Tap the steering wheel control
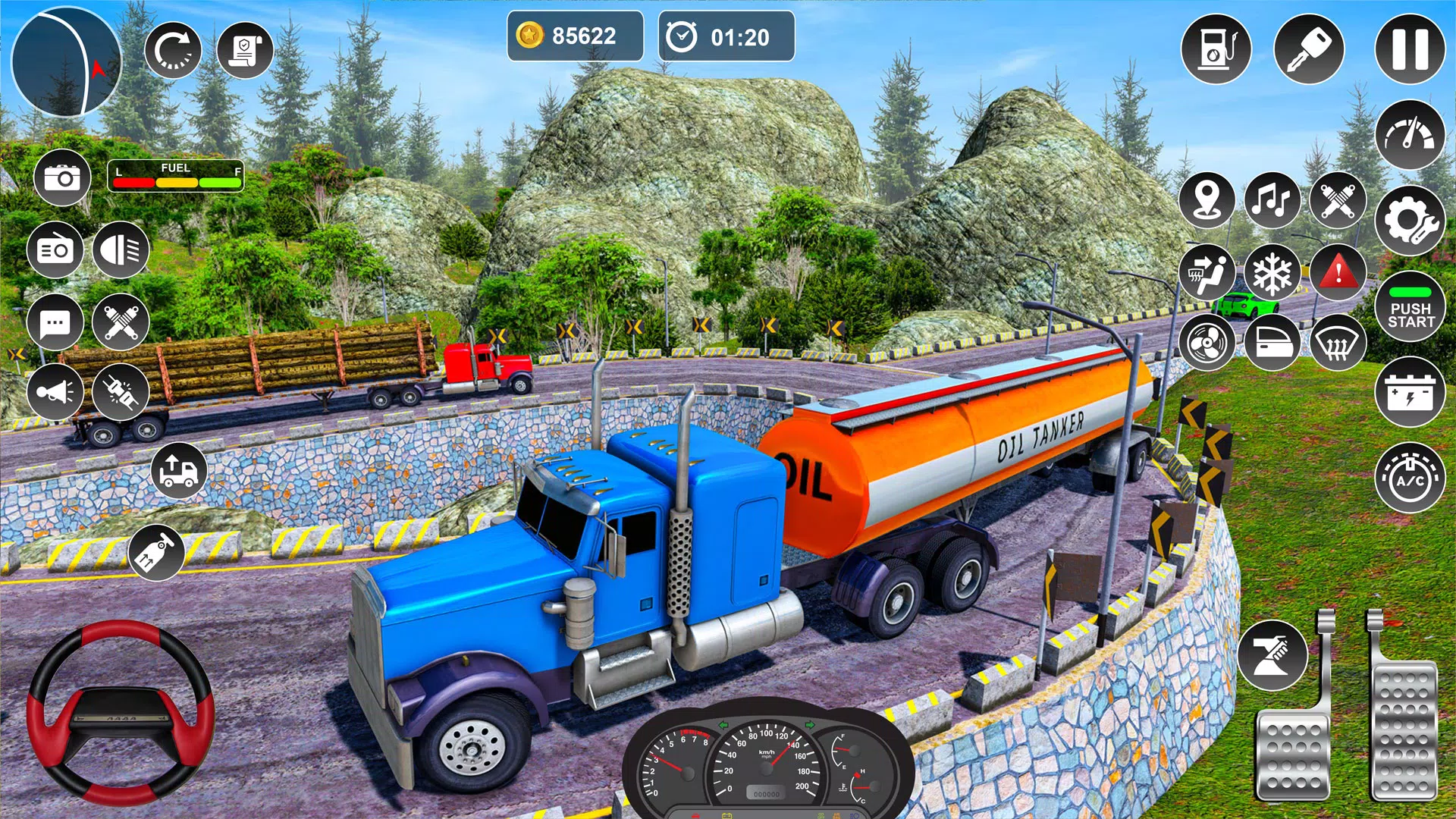 tap(121, 713)
